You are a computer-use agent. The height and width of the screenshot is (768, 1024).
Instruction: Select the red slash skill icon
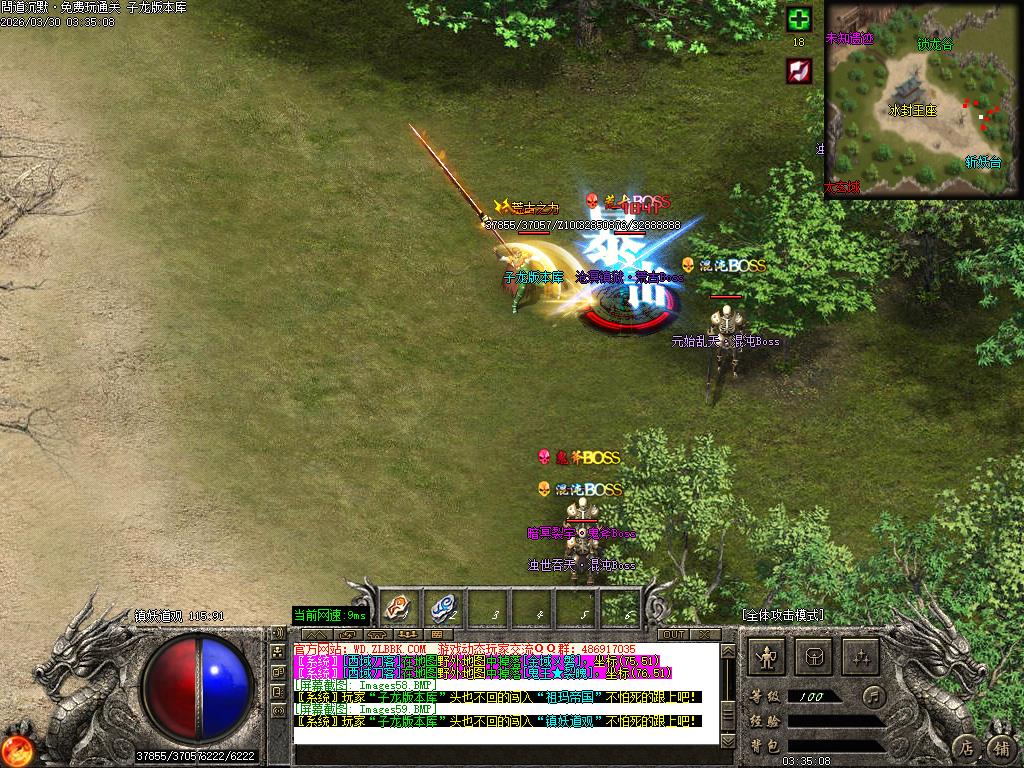(x=798, y=70)
